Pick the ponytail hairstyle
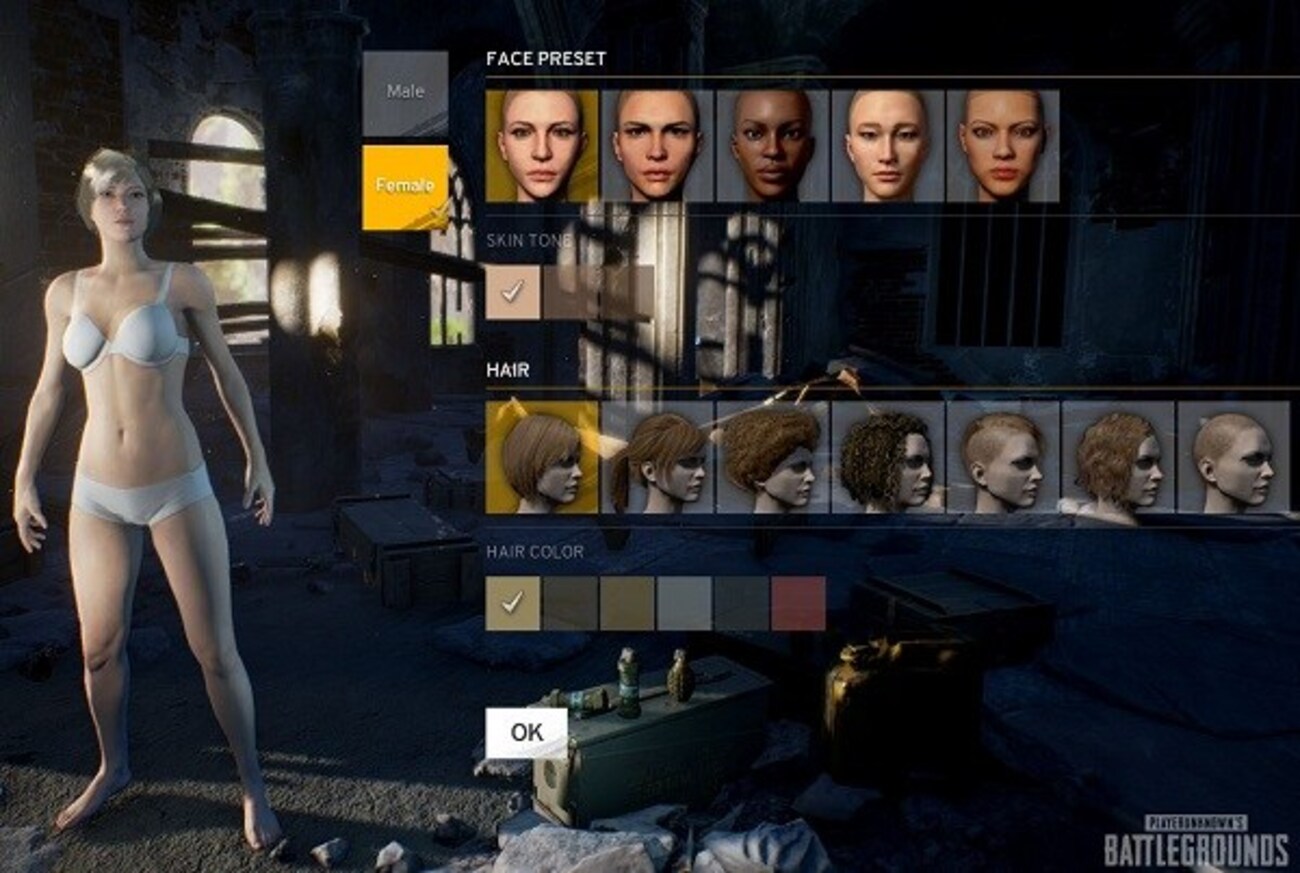The width and height of the screenshot is (1300, 873). (x=656, y=457)
